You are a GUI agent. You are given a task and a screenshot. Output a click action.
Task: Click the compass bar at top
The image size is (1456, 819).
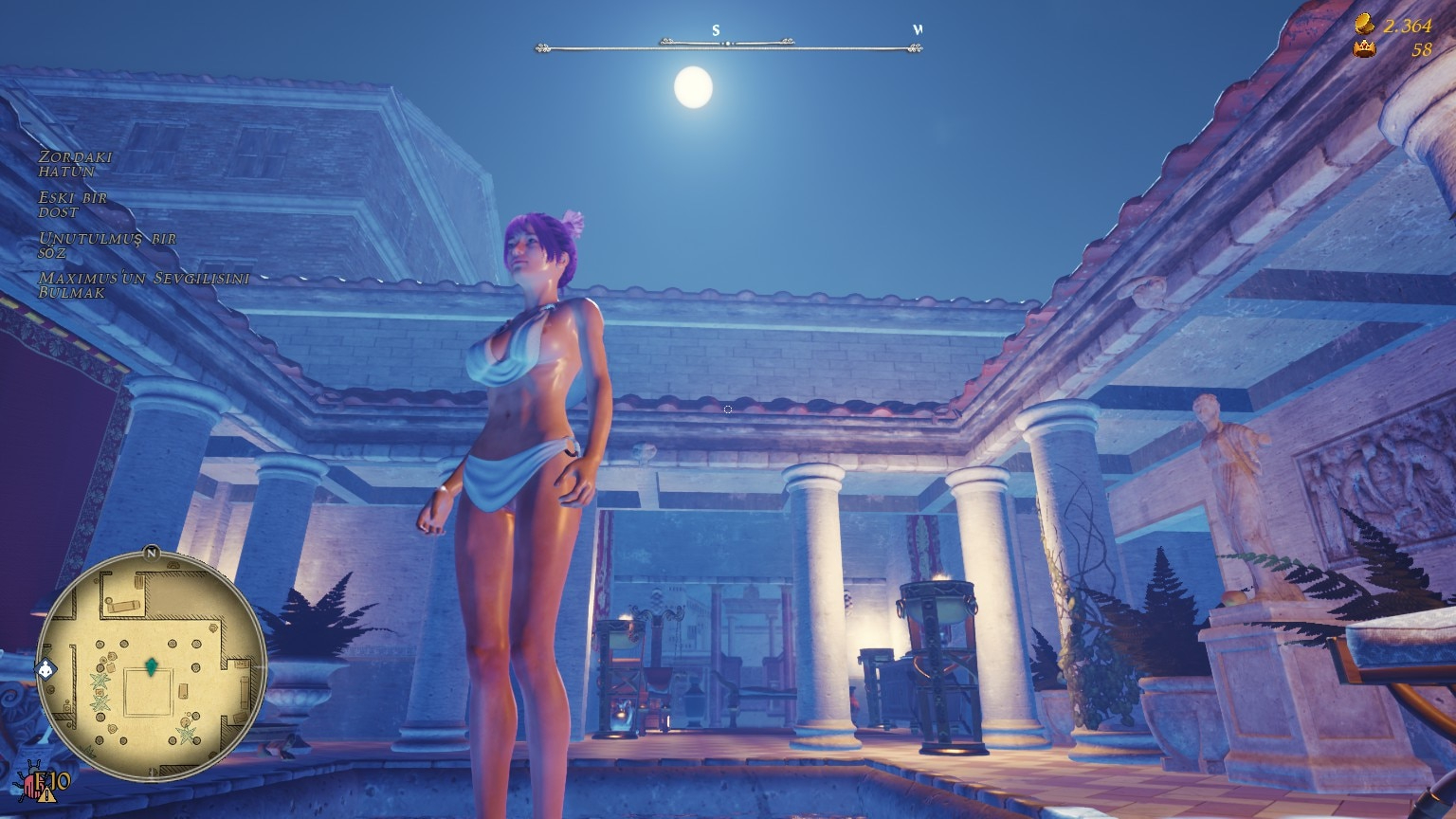point(727,43)
